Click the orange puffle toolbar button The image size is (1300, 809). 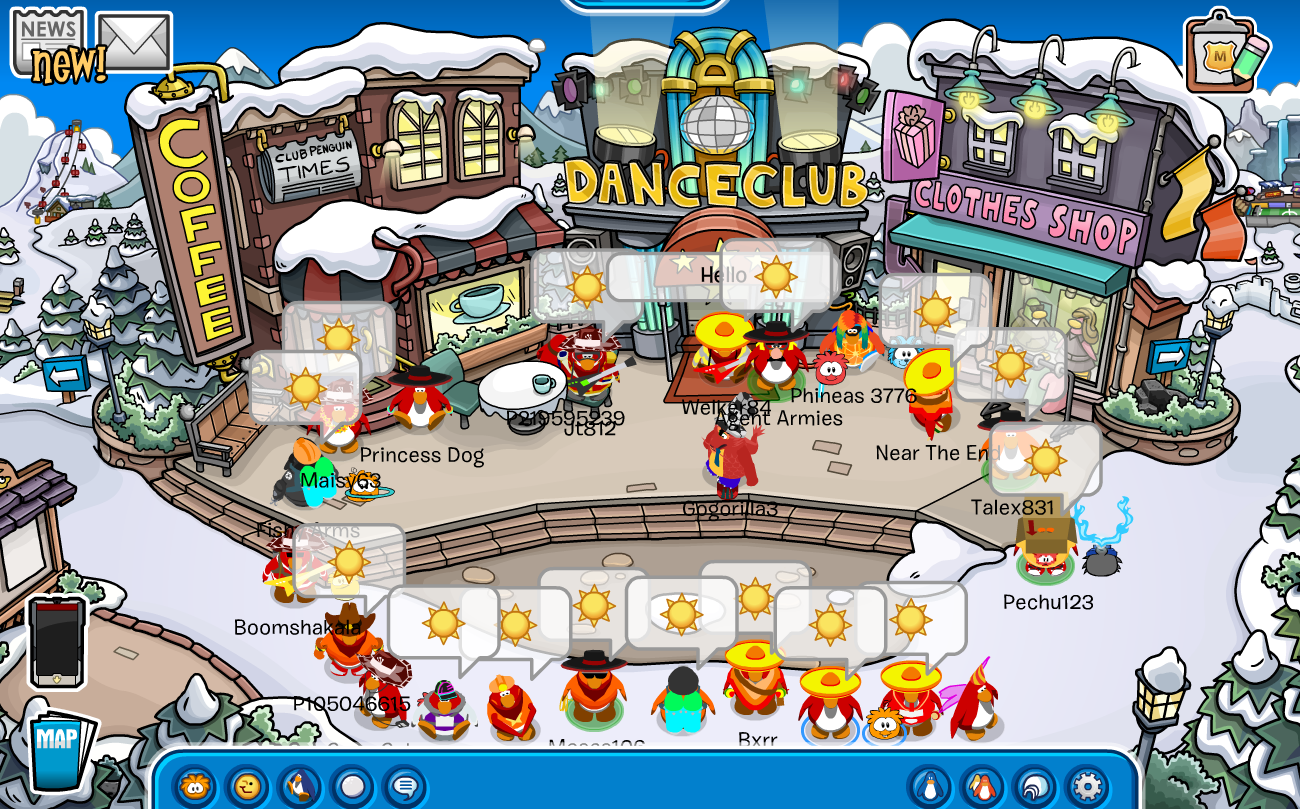tap(195, 786)
